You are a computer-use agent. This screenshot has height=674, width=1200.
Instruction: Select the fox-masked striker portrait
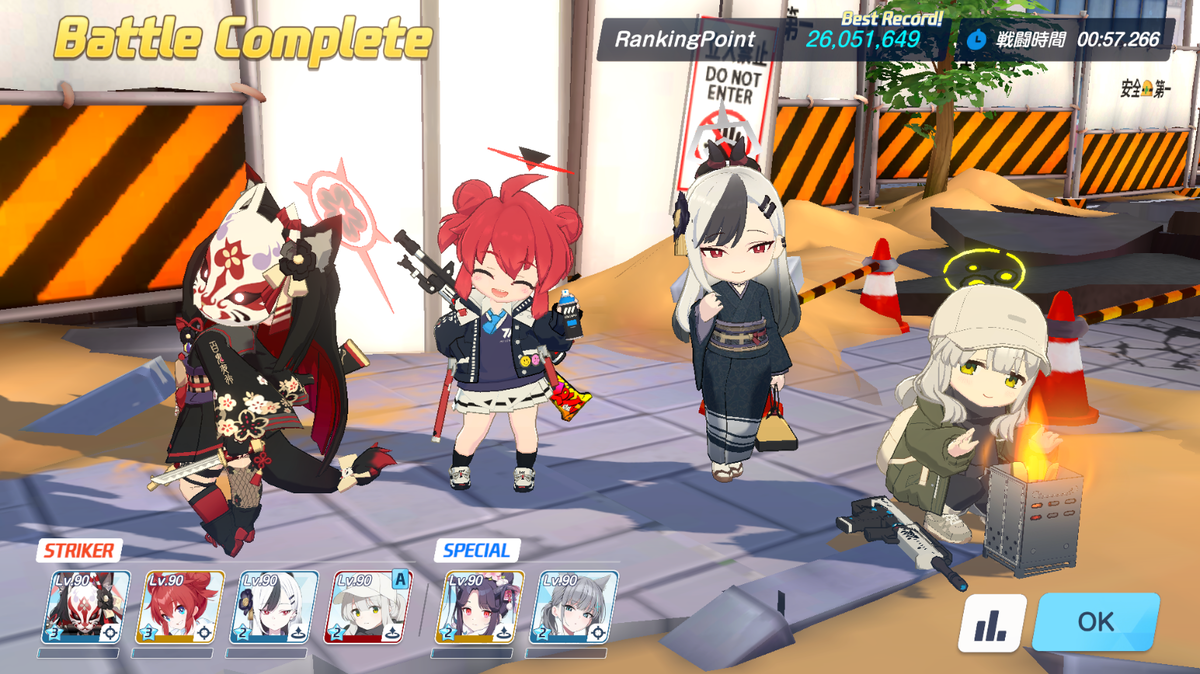[86, 607]
